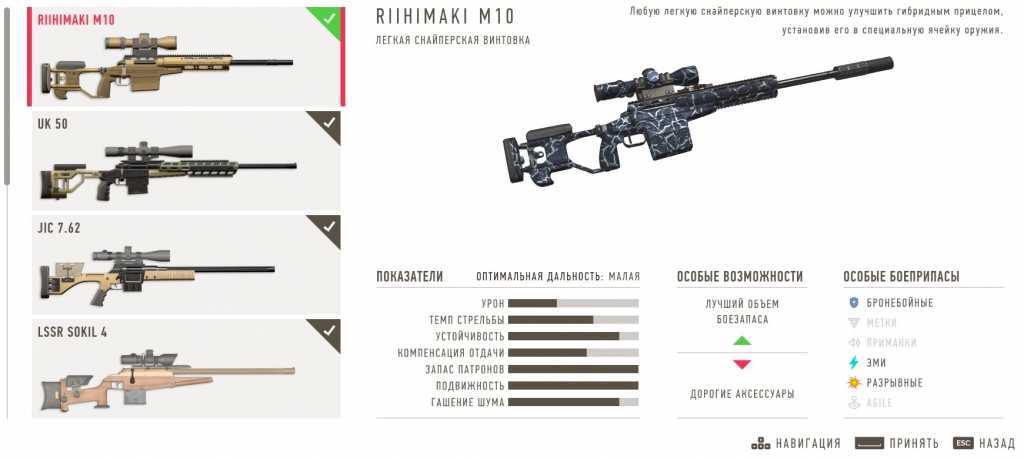Open the НАВИГАЦИЯ navigation option

click(x=797, y=443)
